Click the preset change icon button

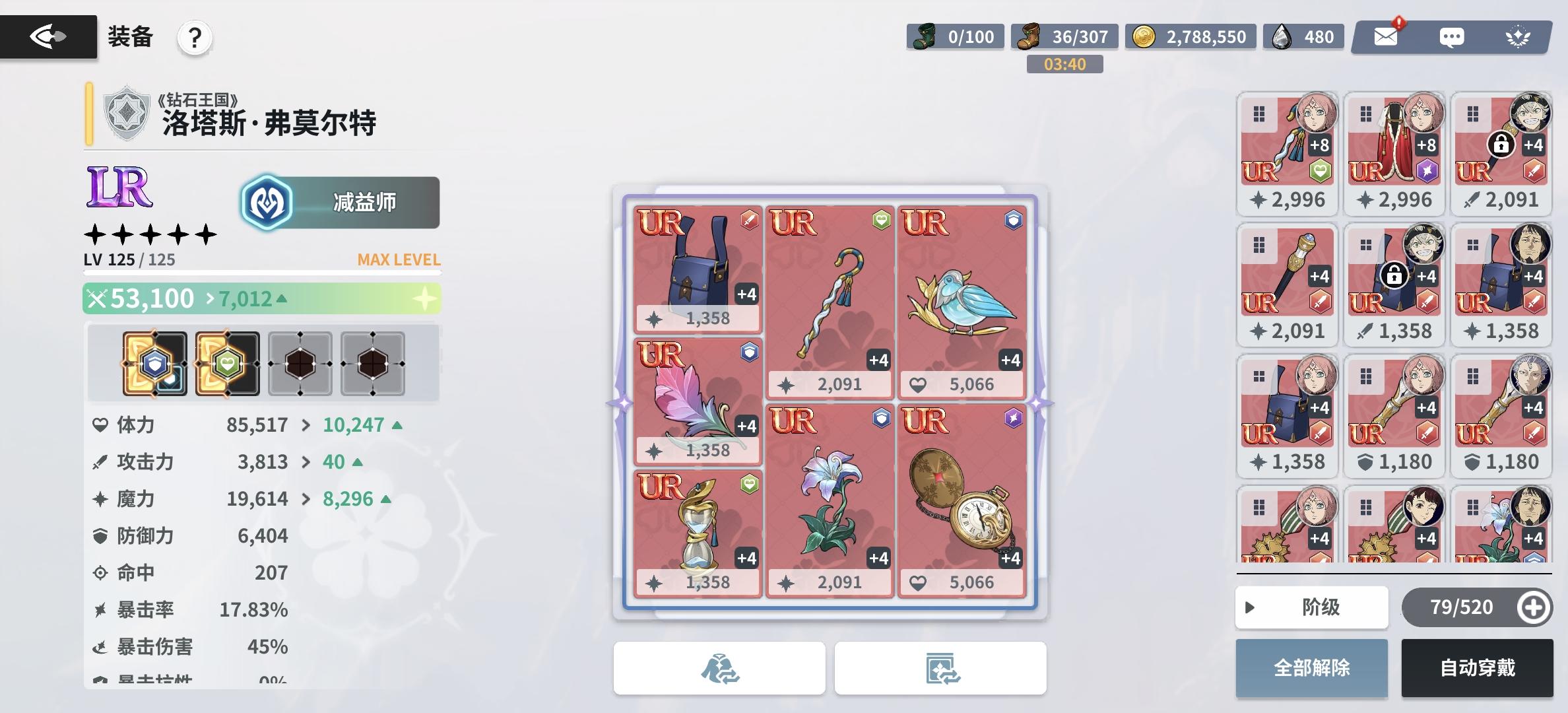(940, 668)
